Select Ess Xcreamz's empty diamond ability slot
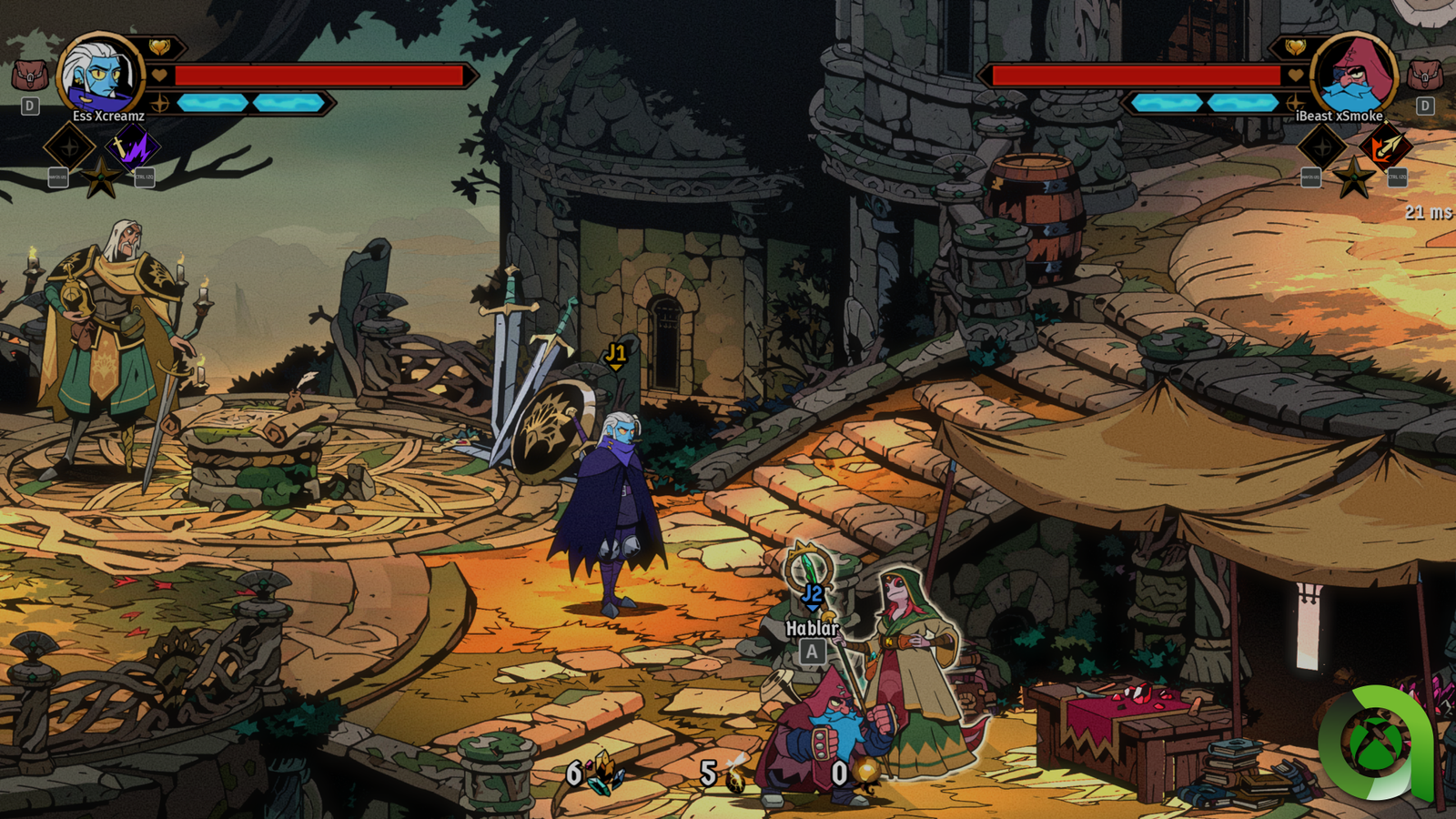Screen dimensions: 1456x819 click(70, 147)
